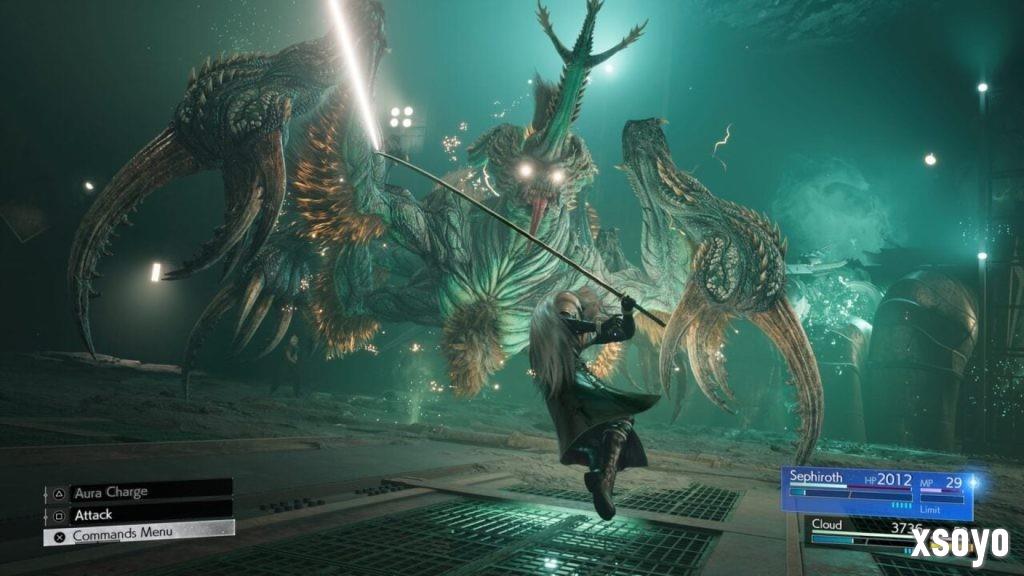
Task: Open the Commands Menu
Action: tap(138, 535)
